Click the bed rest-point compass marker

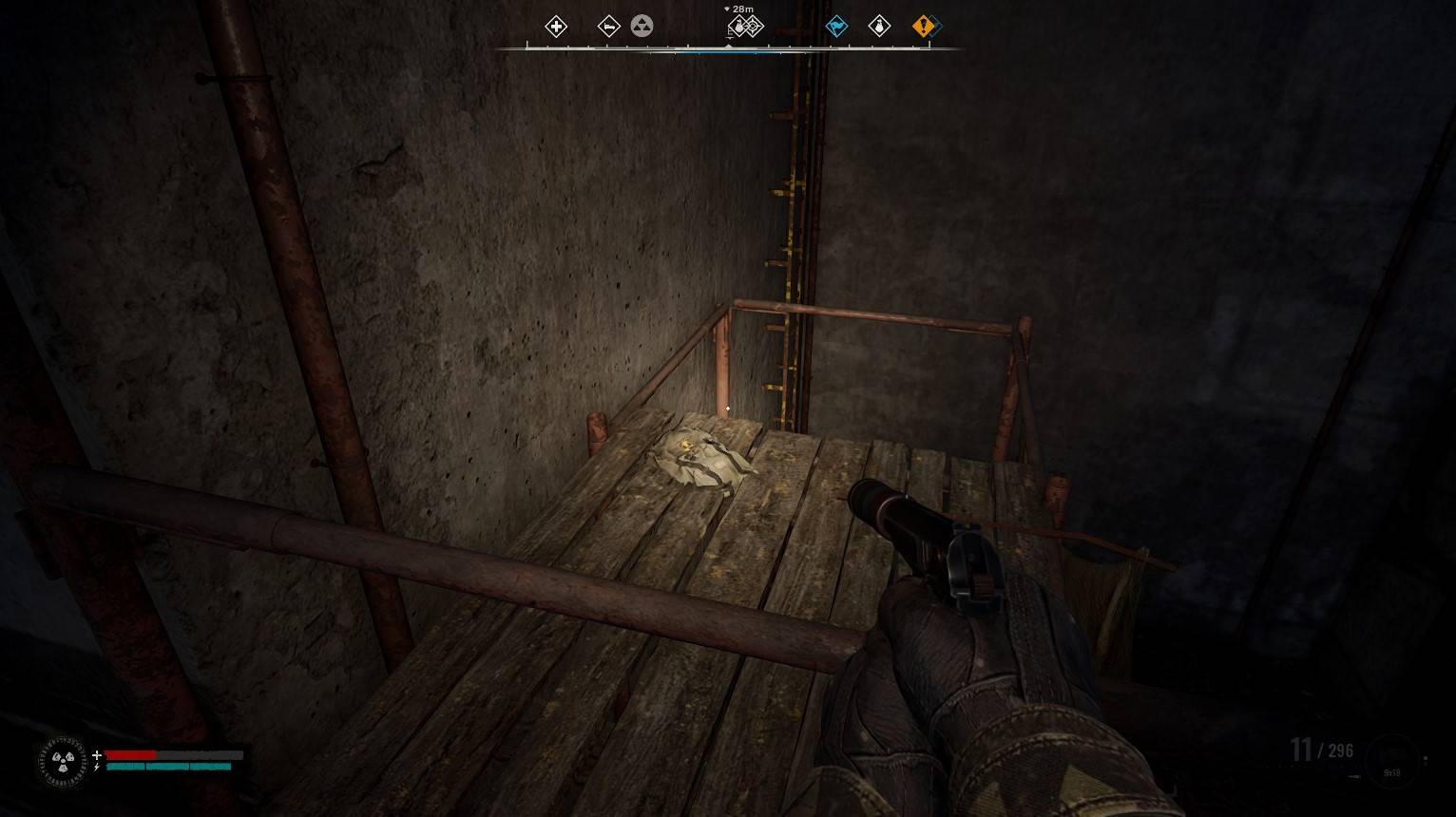click(608, 27)
